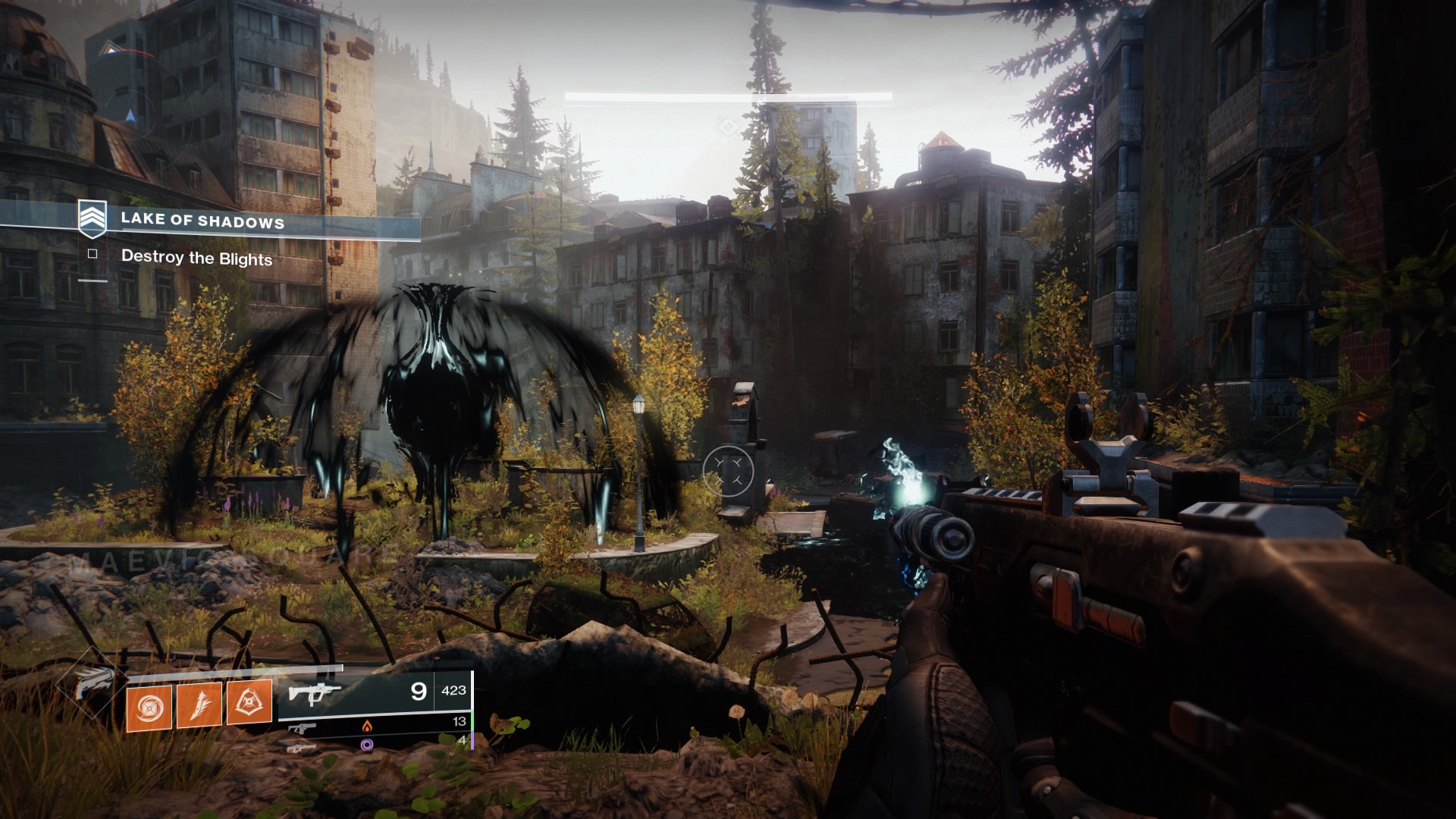This screenshot has height=819, width=1456.
Task: Click the Void element circle icon
Action: click(x=366, y=746)
